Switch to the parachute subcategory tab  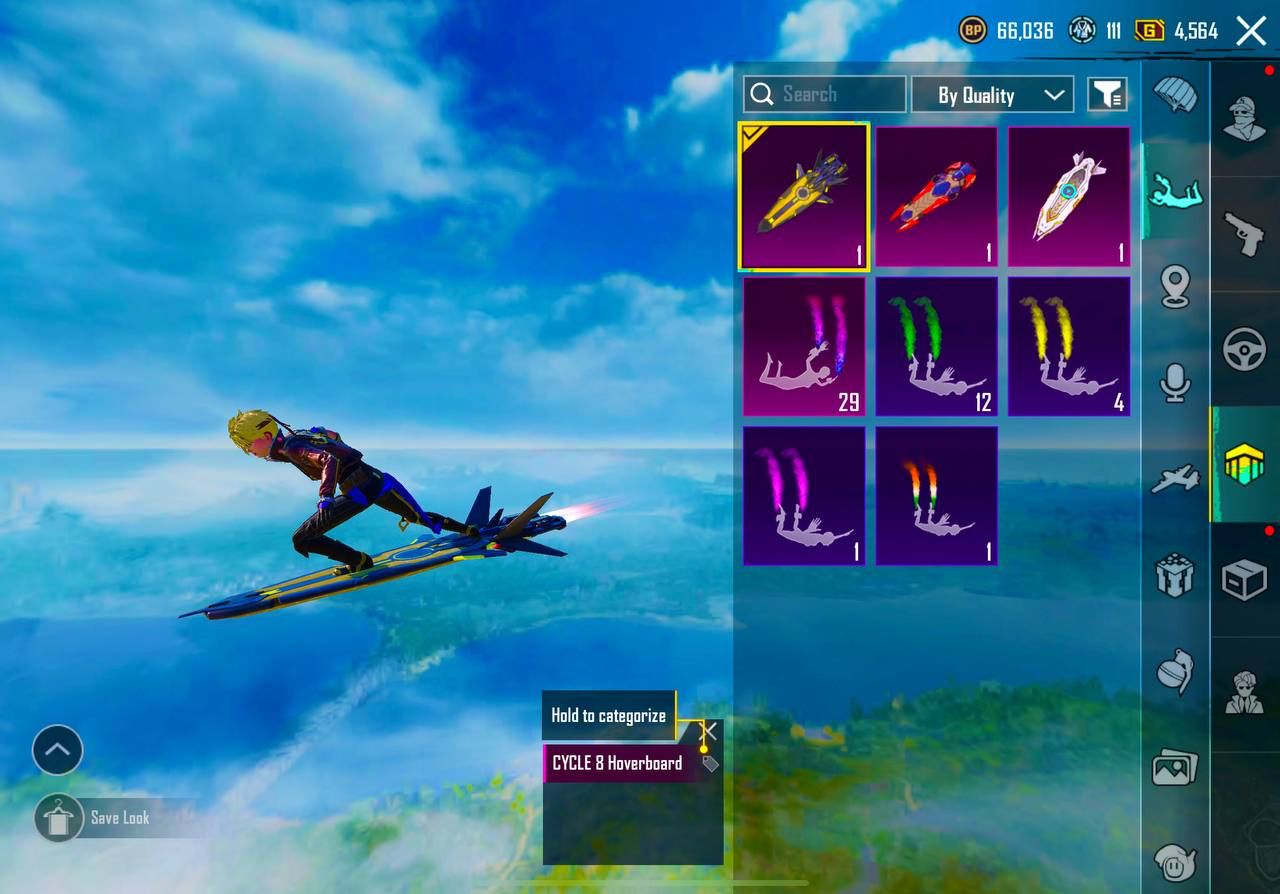click(x=1175, y=95)
